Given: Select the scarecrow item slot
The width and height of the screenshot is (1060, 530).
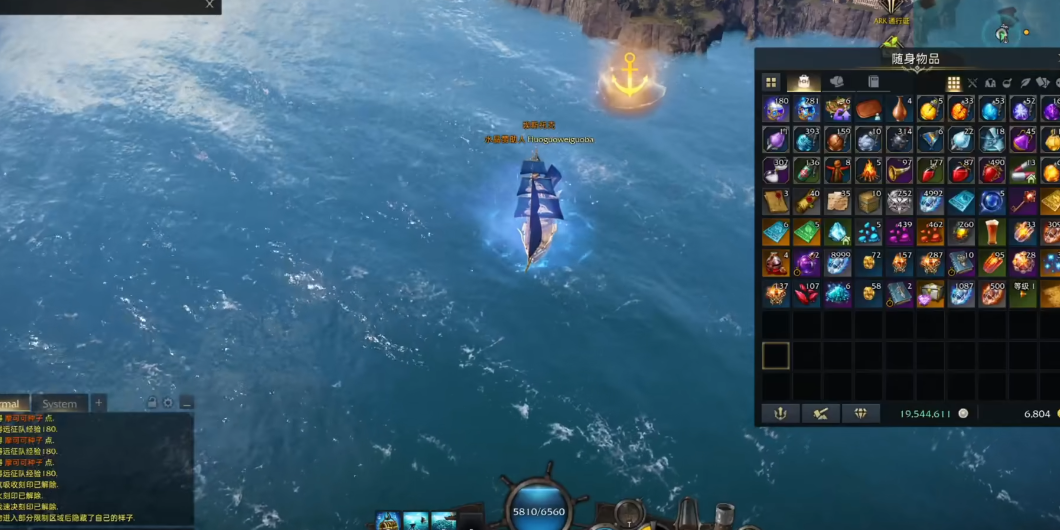Looking at the screenshot, I should click(x=838, y=171).
